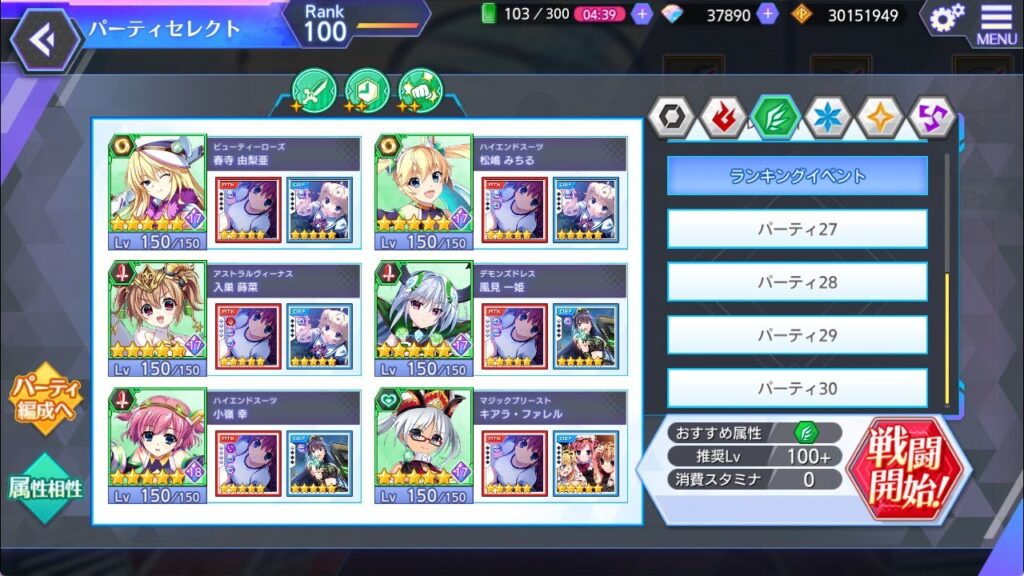Switch to the yellow star attribute tab
The height and width of the screenshot is (576, 1024).
[882, 118]
